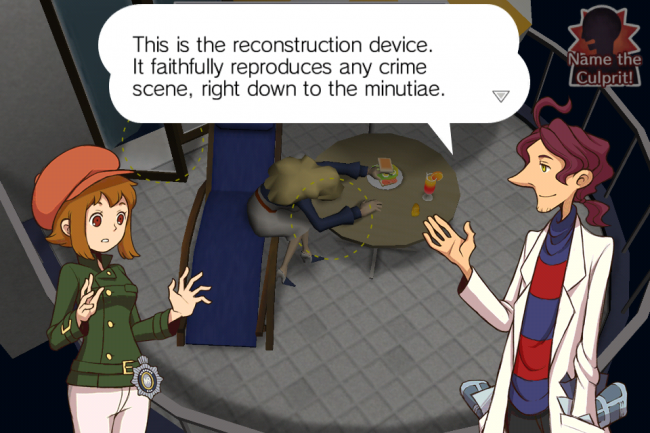Advance dialogue with the triangle arrow
The height and width of the screenshot is (433, 650).
pyautogui.click(x=501, y=96)
